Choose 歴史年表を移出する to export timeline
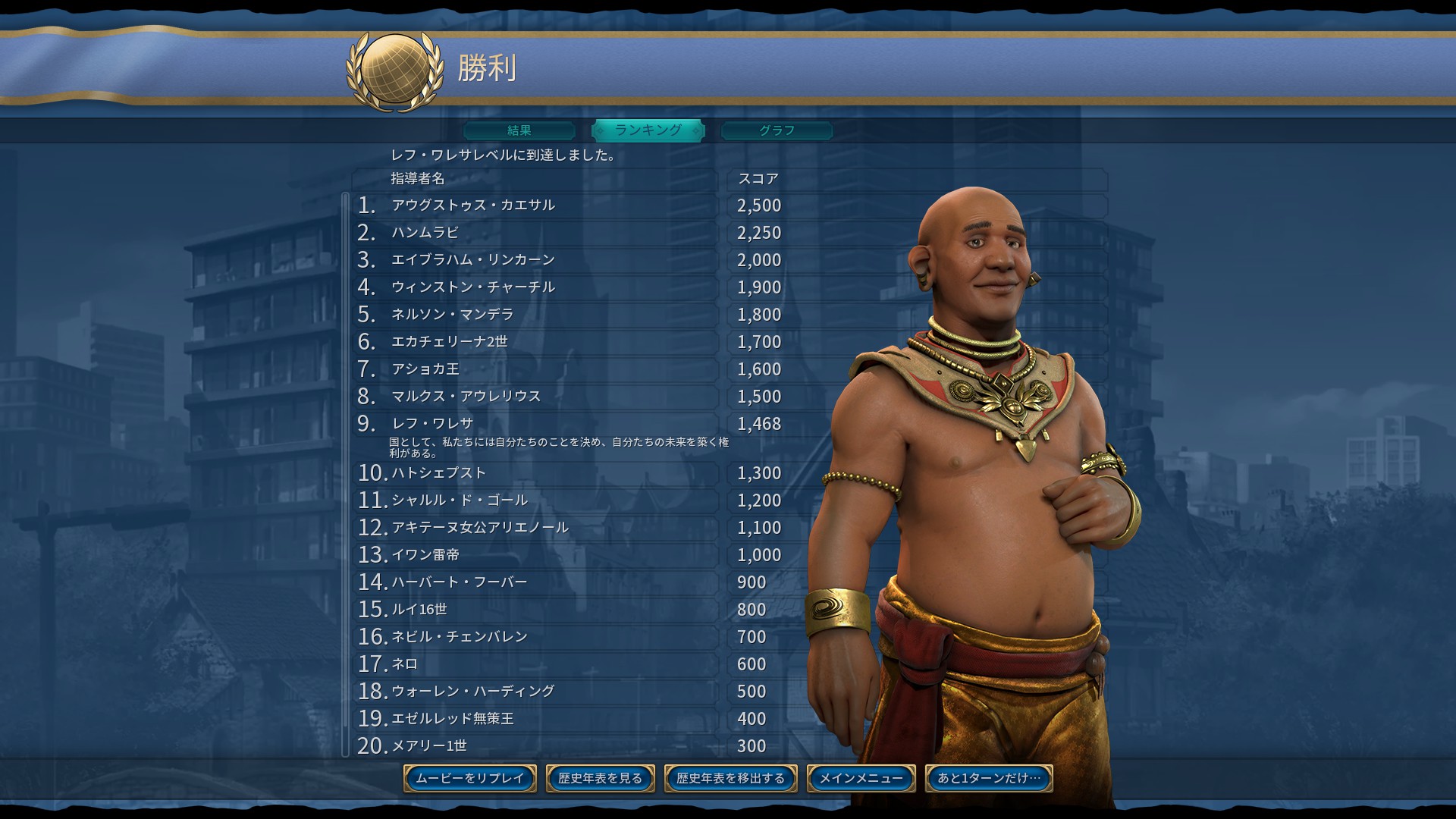Image resolution: width=1456 pixels, height=819 pixels. pyautogui.click(x=730, y=778)
